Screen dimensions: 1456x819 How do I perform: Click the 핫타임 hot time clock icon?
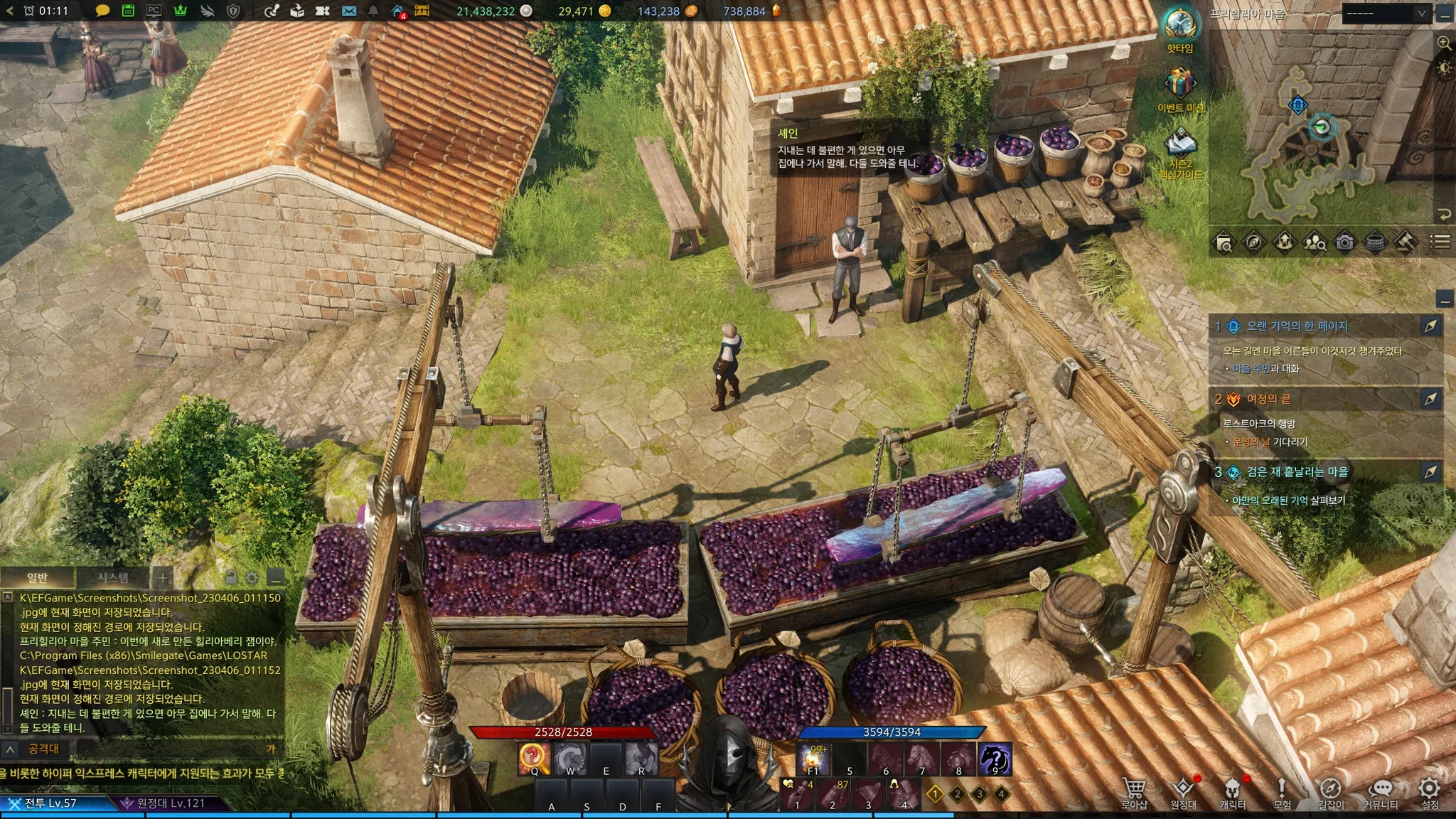pos(1180,25)
